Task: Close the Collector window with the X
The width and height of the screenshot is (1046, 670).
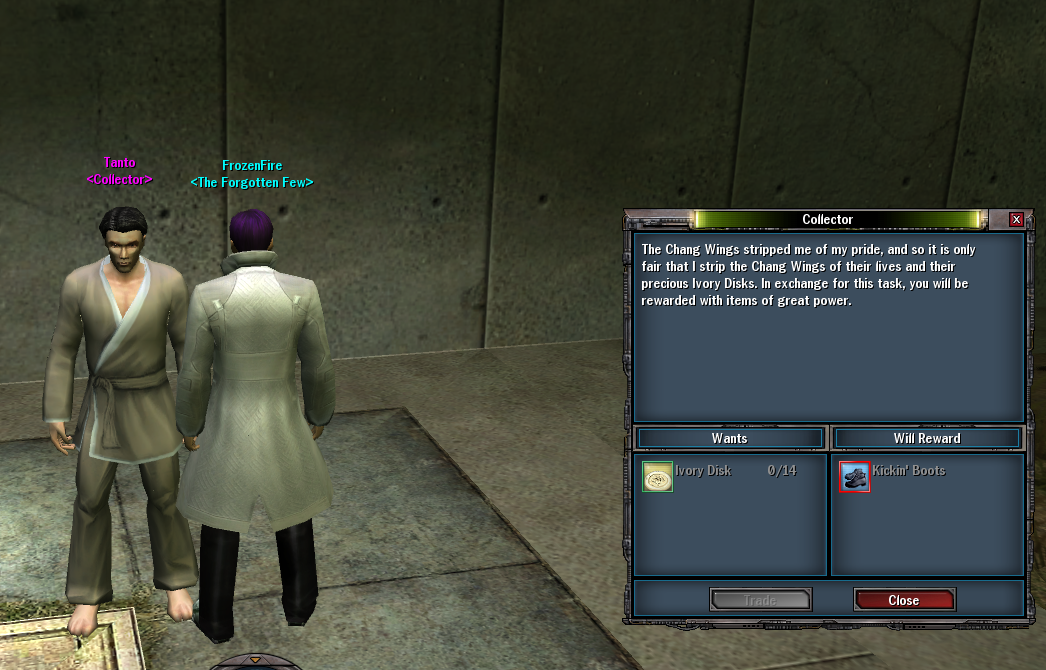Action: click(x=1016, y=220)
